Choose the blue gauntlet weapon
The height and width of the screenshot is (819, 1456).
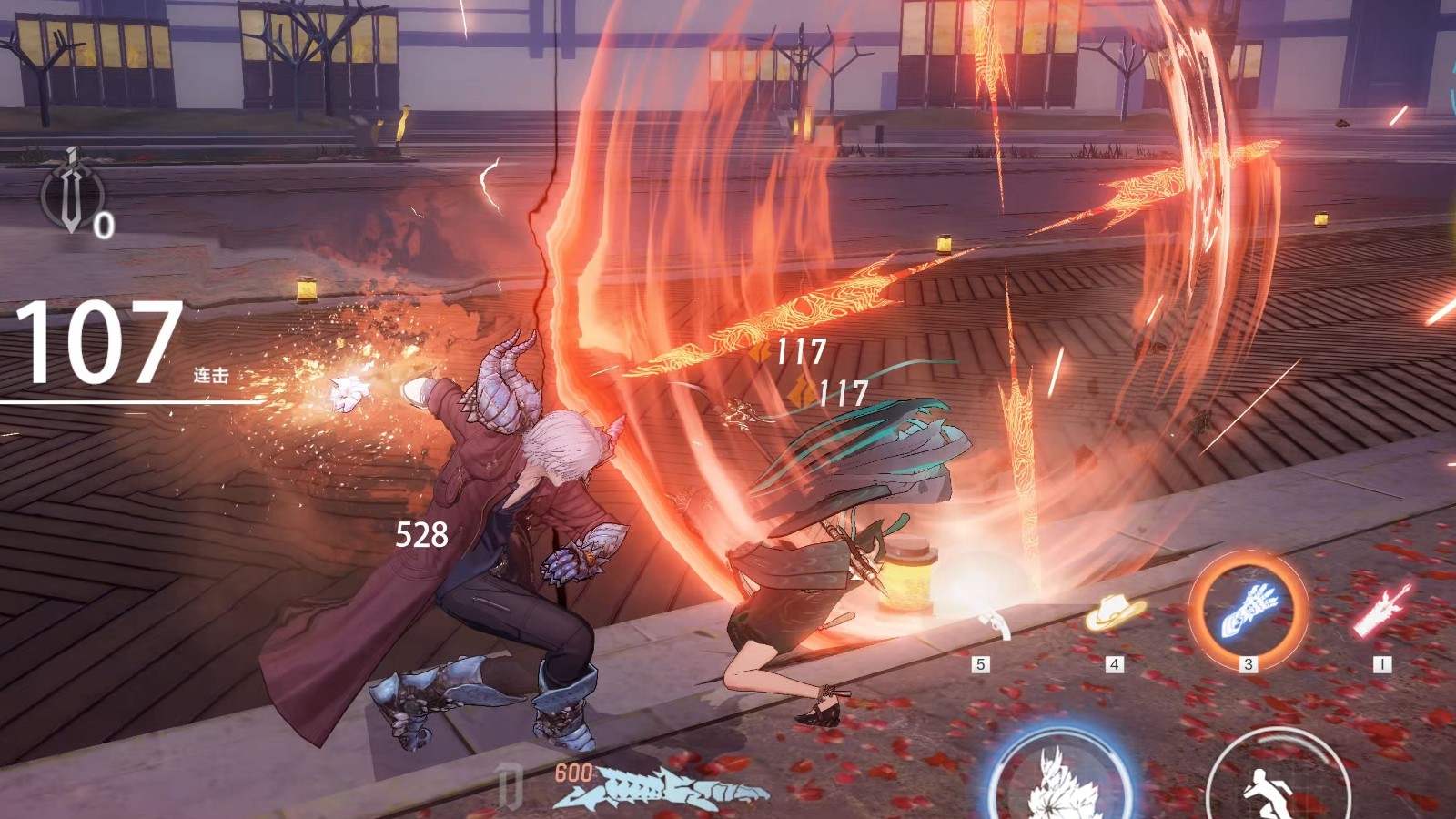[x=1249, y=609]
